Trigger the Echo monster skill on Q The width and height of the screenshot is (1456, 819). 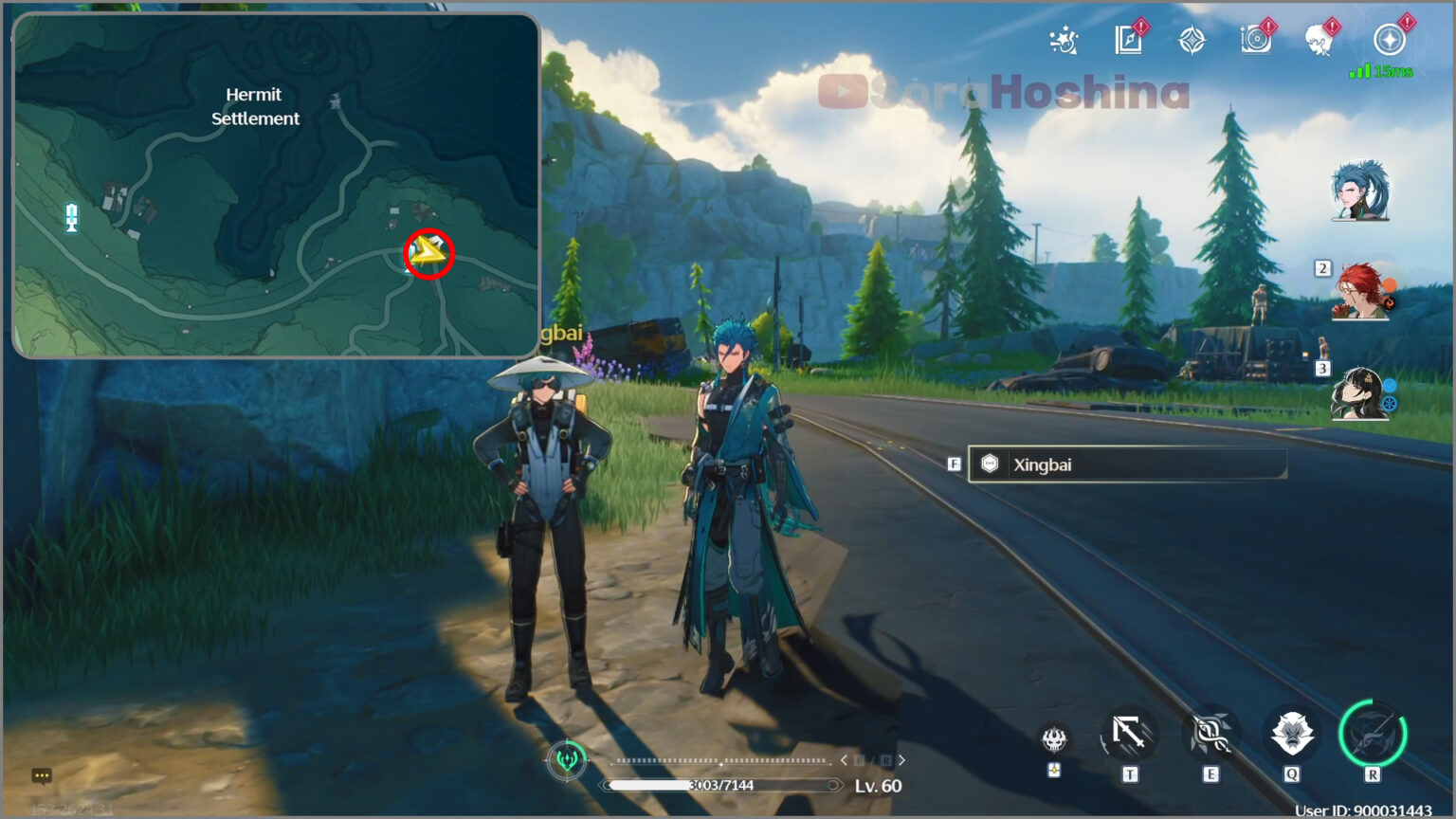[1291, 732]
